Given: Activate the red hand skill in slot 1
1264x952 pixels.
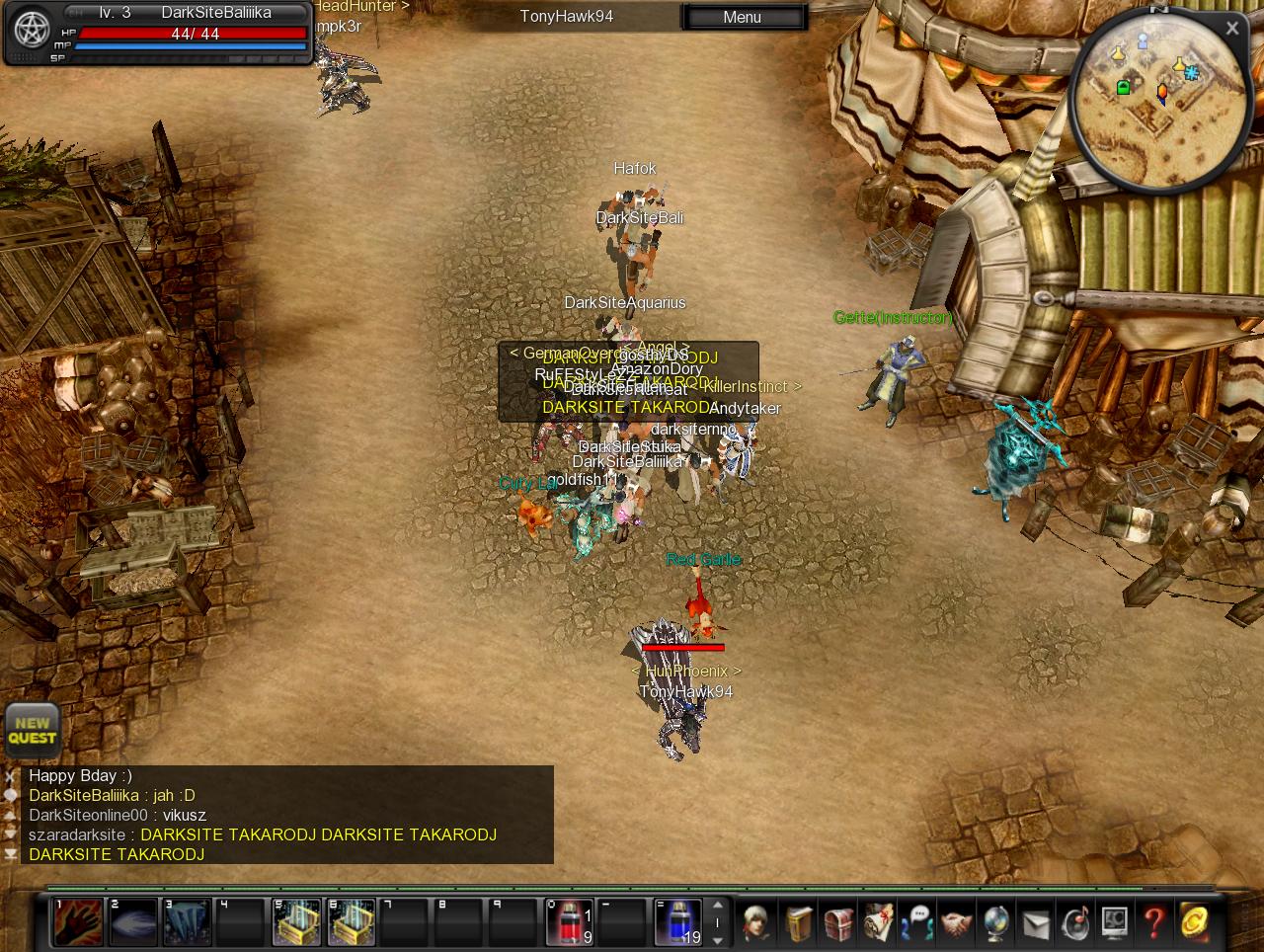Looking at the screenshot, I should [x=78, y=922].
